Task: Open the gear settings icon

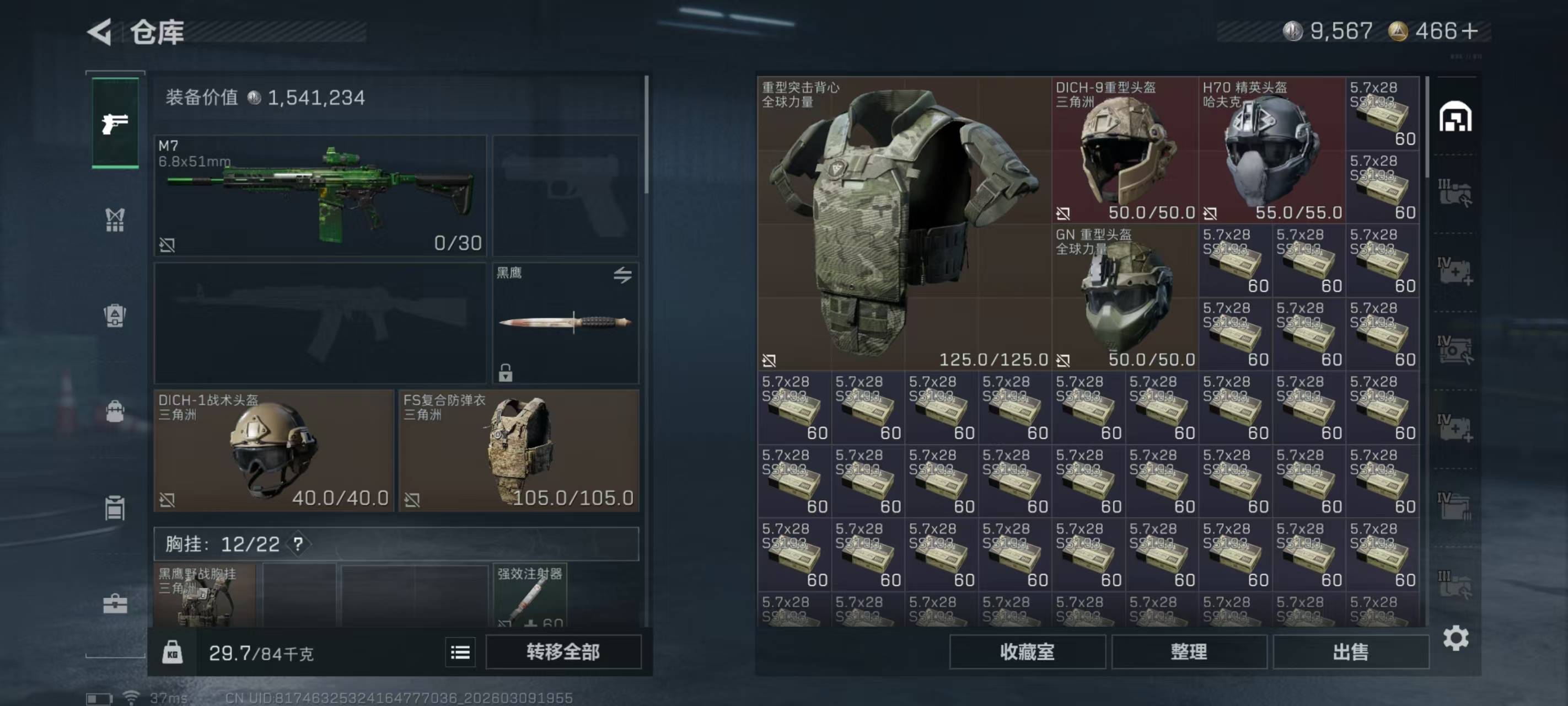Action: pos(1456,638)
